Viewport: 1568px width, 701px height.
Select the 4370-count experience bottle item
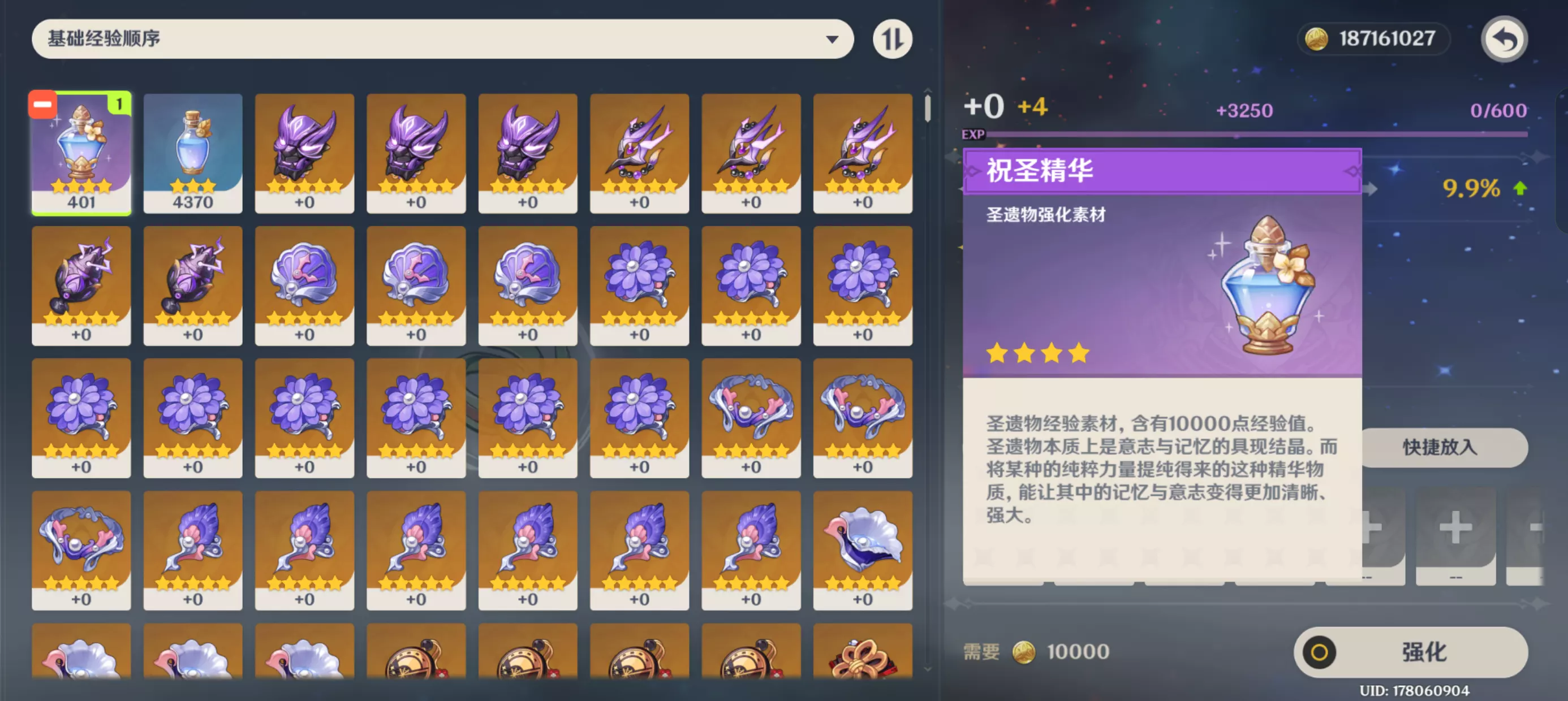pos(193,152)
